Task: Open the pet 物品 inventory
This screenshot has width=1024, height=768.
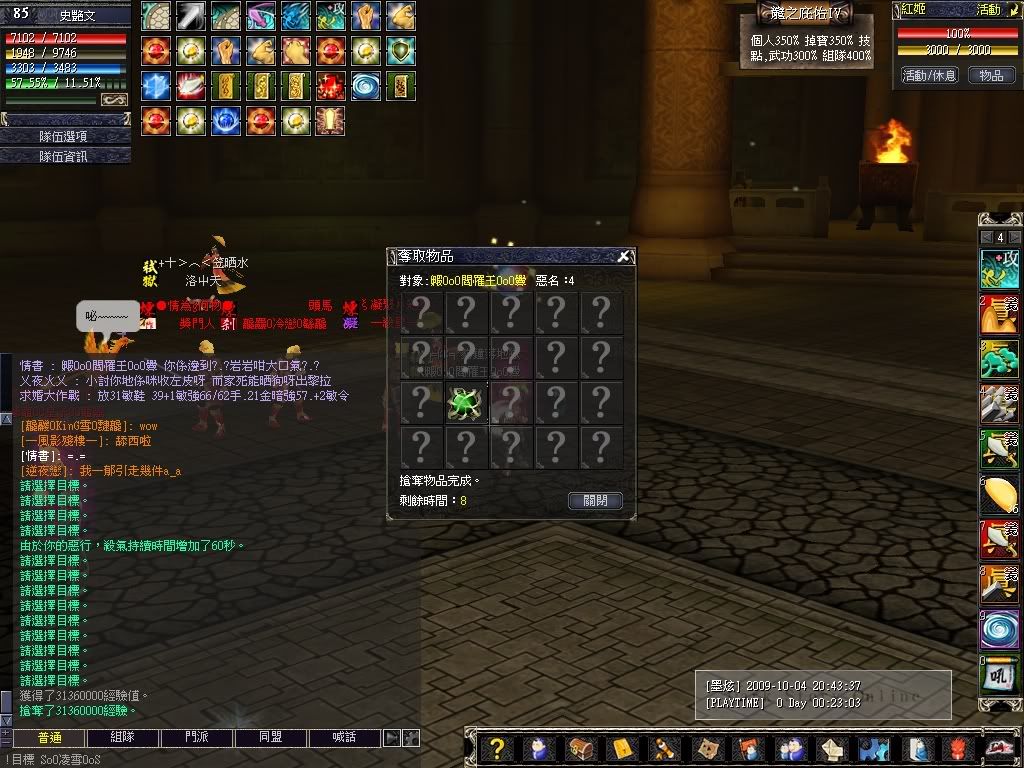Action: (x=991, y=75)
